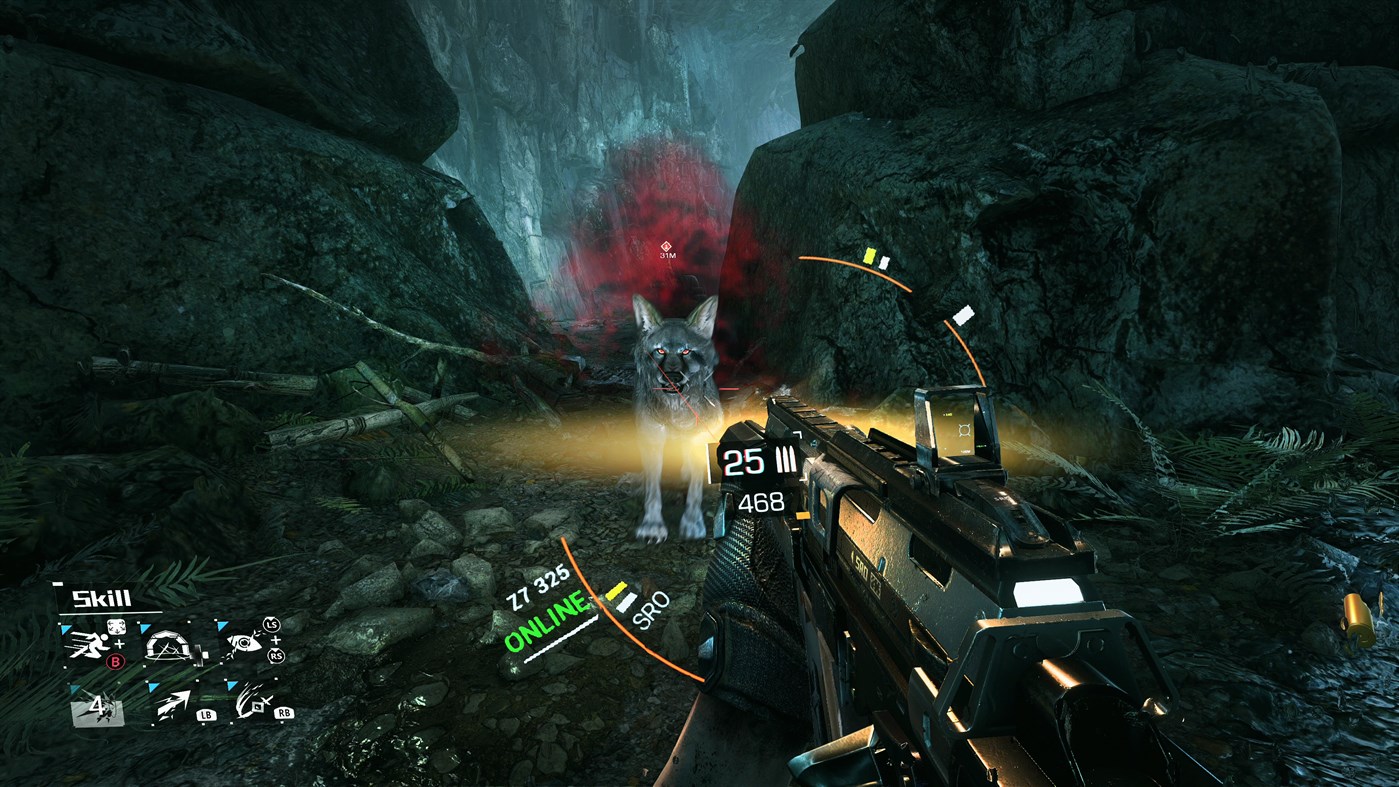
Task: Toggle the blue upgrade marker on dash skill
Action: pos(153,685)
